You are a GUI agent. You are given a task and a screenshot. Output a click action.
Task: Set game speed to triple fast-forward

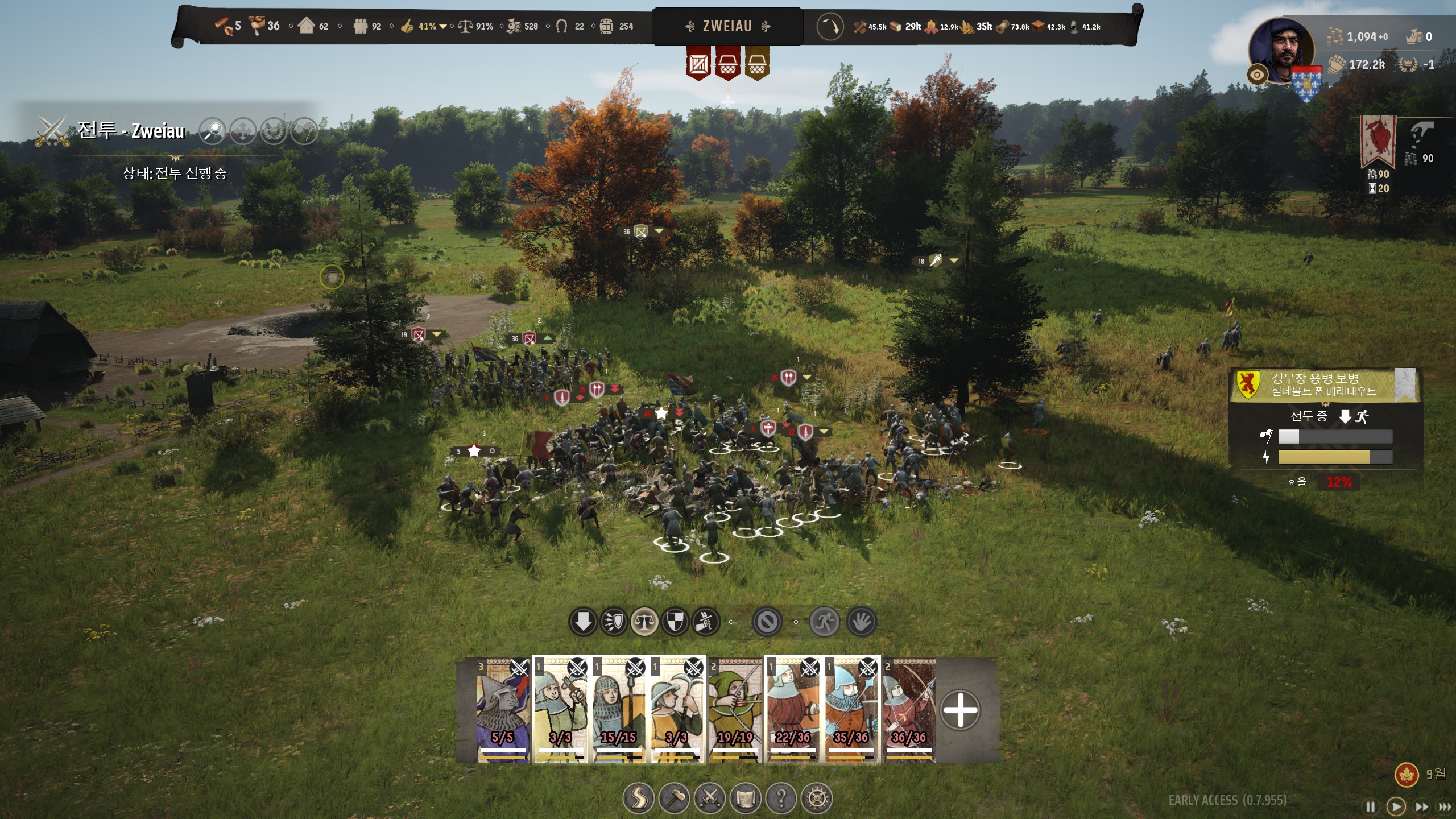pos(1445,806)
